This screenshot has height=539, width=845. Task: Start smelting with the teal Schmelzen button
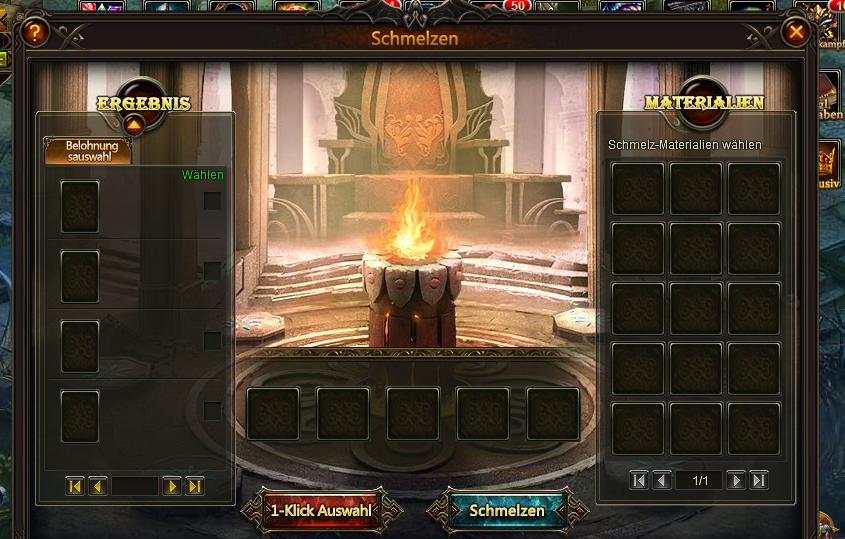(507, 511)
